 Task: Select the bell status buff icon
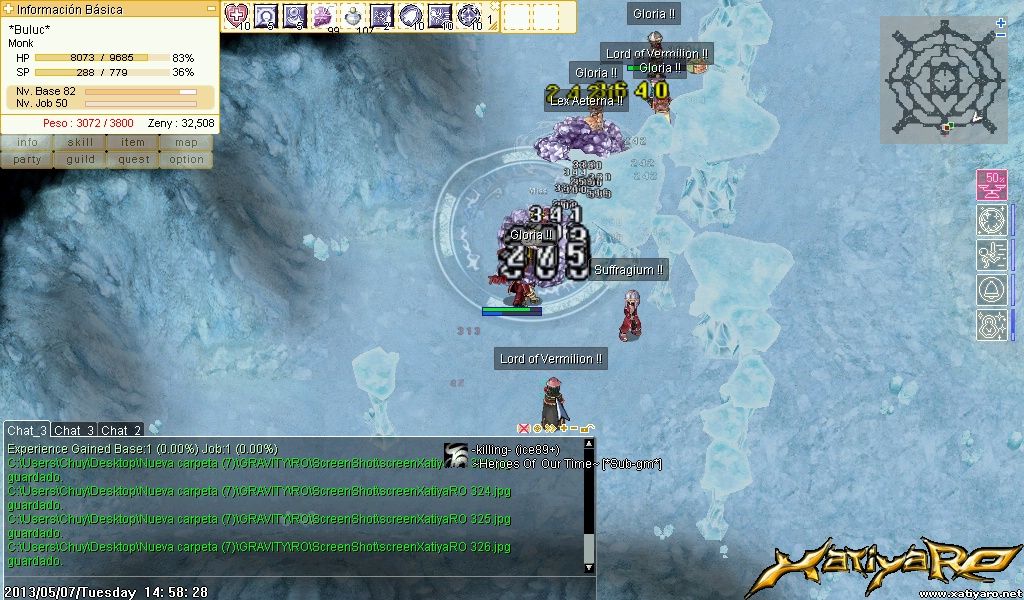[991, 291]
